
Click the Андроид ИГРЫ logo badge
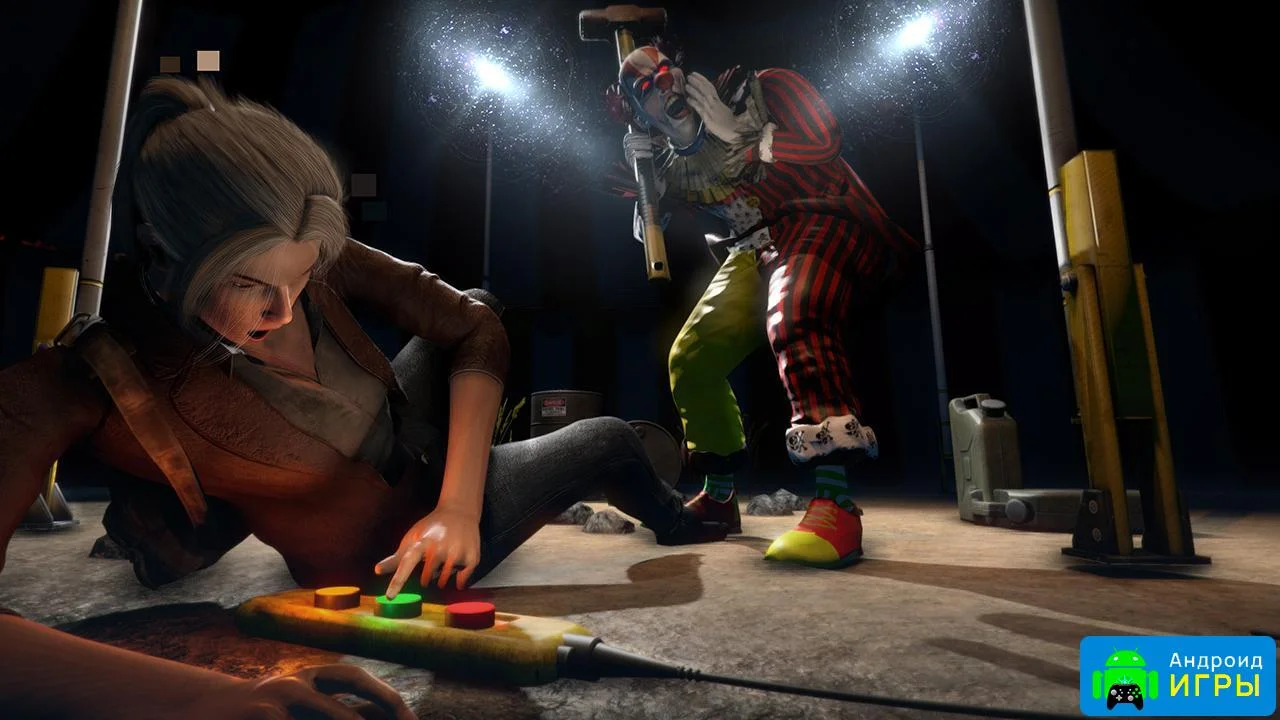pos(1177,675)
